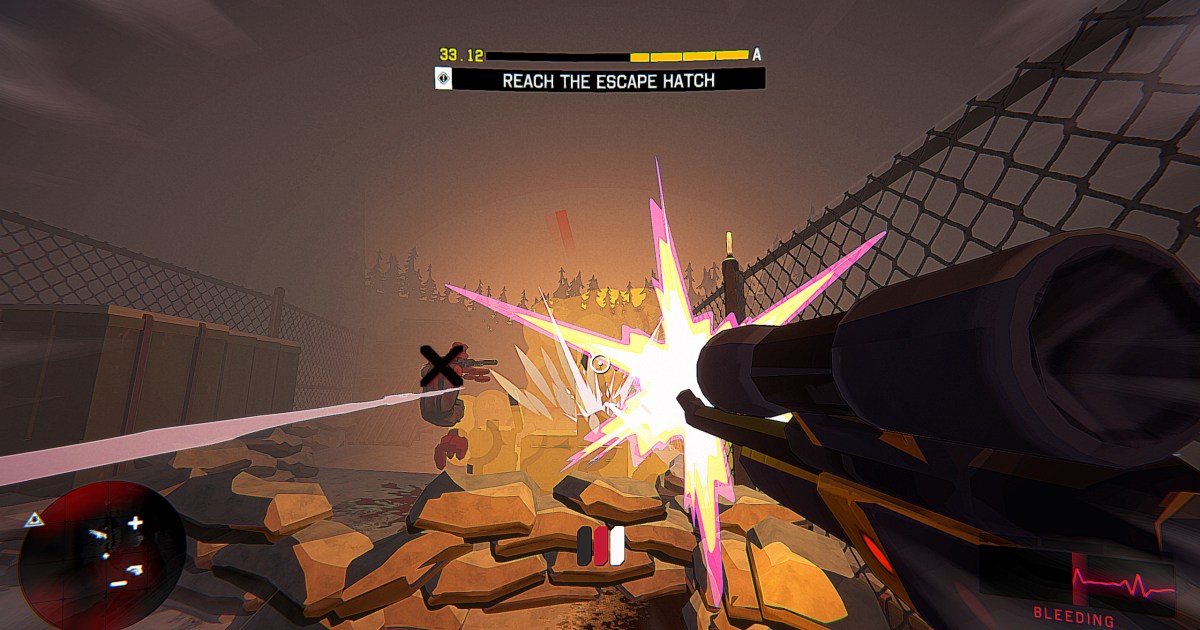Viewport: 1200px width, 630px height.
Task: Select the objective marker icon beside the banner
Action: click(444, 79)
